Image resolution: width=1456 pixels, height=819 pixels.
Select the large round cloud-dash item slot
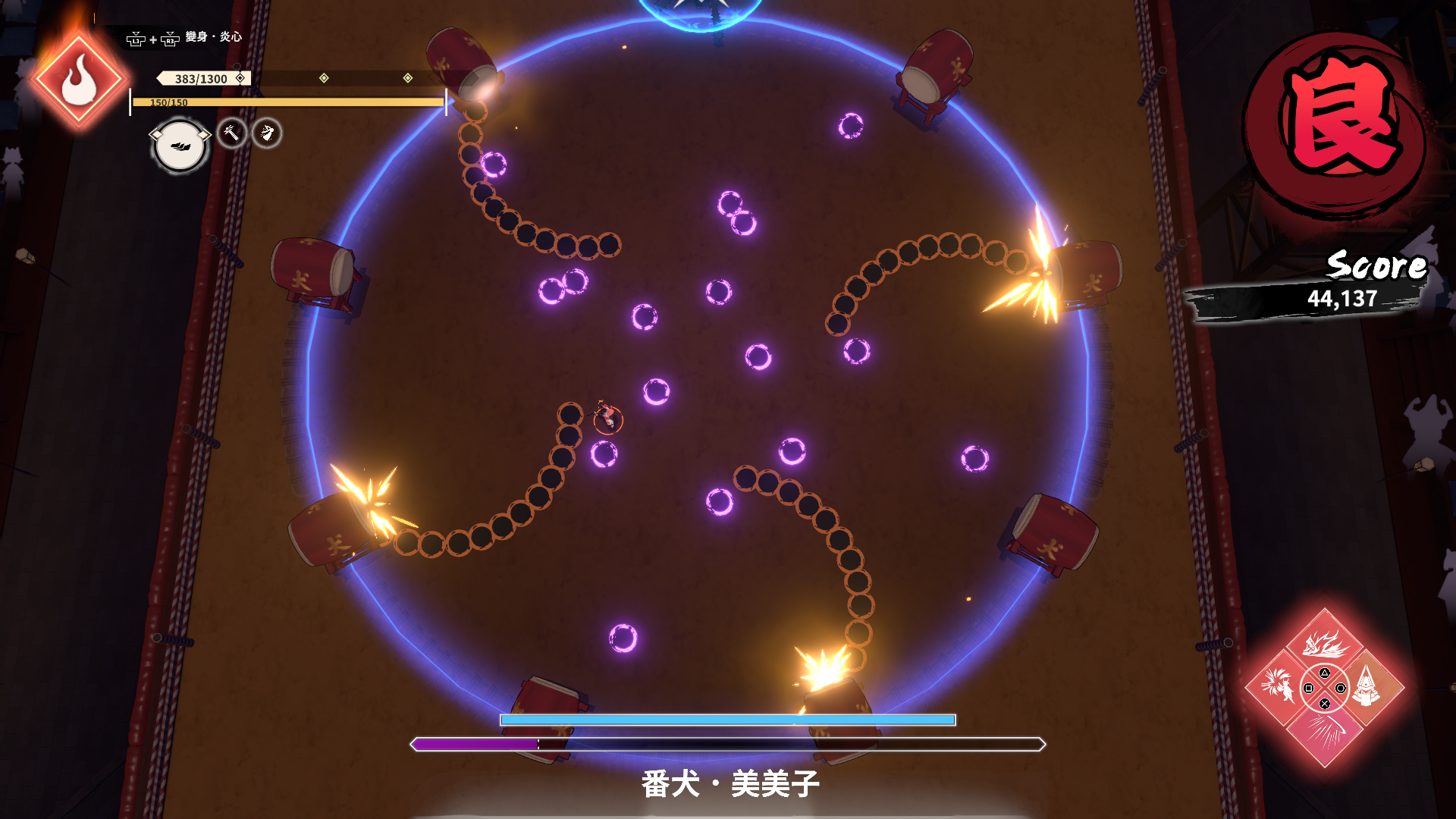click(180, 146)
